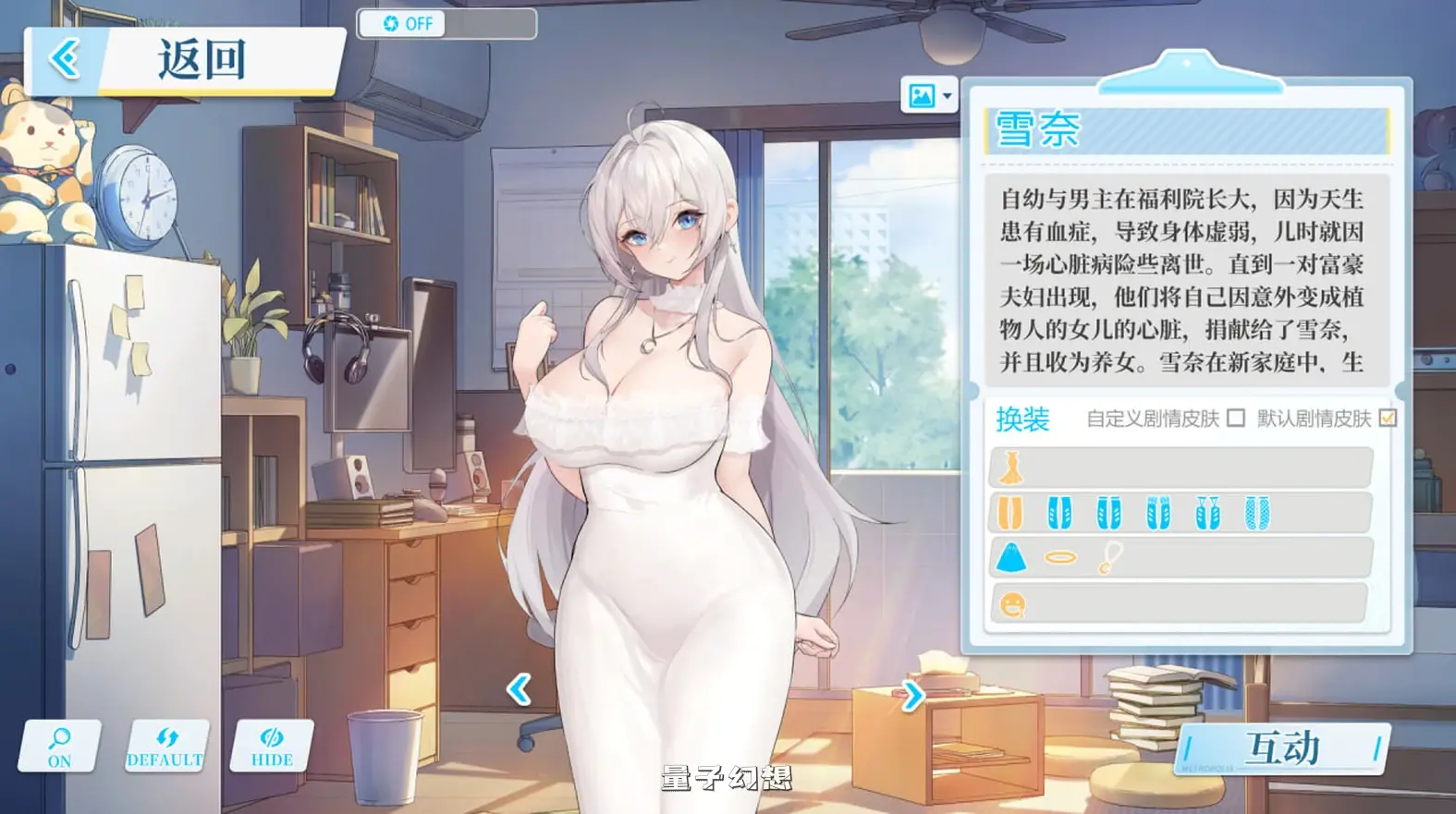Image resolution: width=1456 pixels, height=814 pixels.
Task: Click the background image picker icon
Action: [923, 96]
